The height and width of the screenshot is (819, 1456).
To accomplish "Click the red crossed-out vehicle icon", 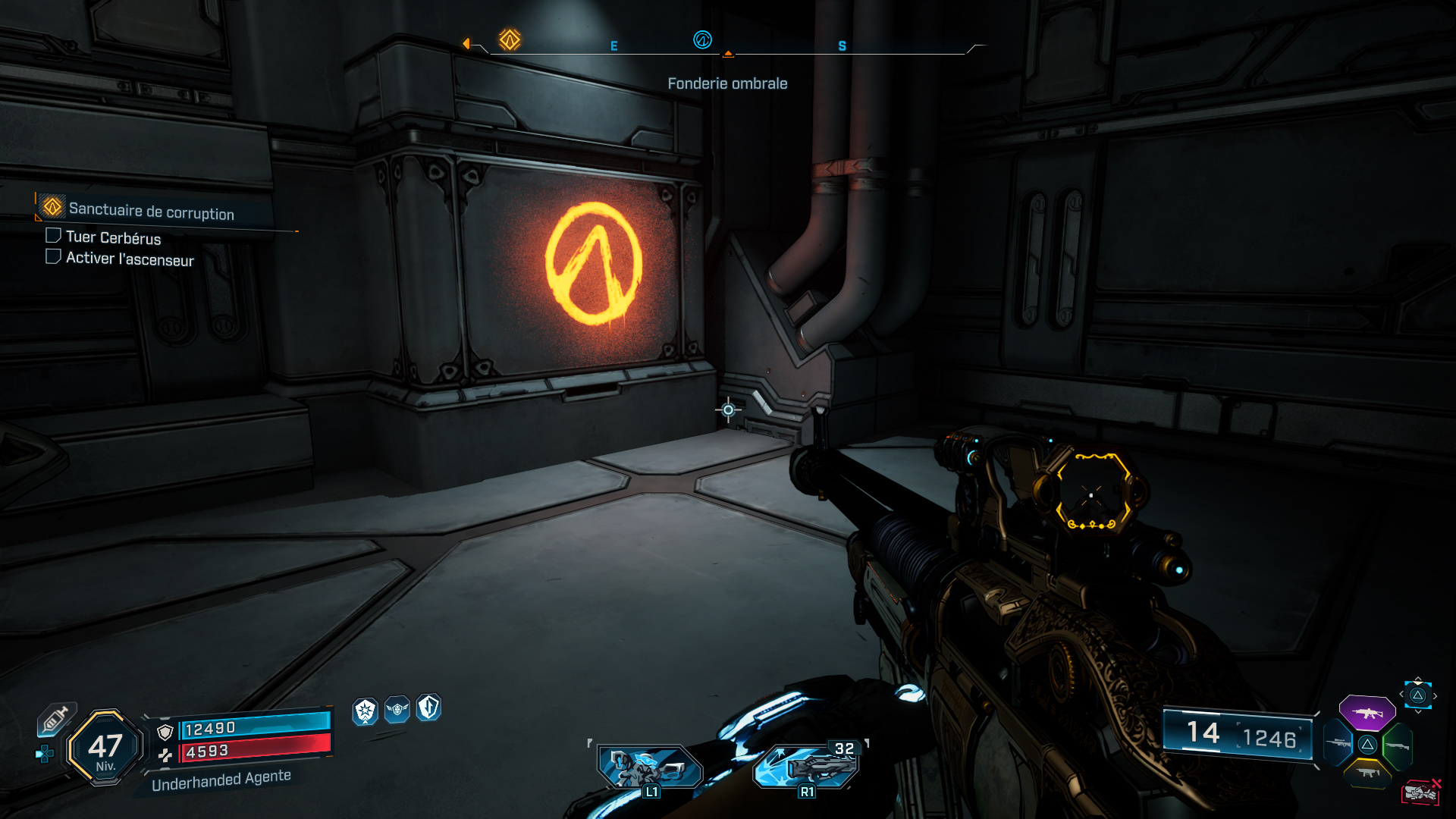I will tap(1421, 792).
